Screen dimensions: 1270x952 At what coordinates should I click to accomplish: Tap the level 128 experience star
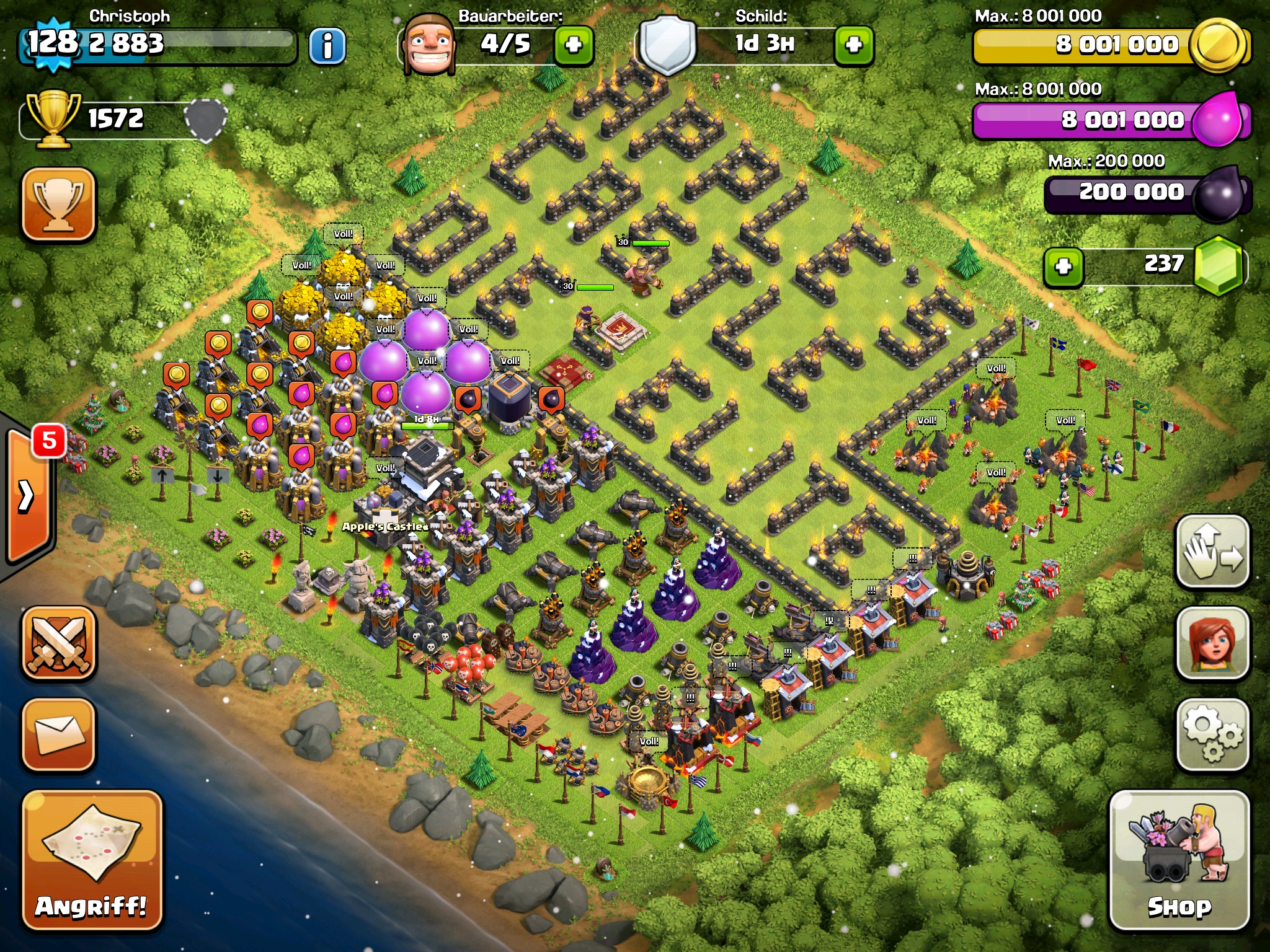tap(53, 43)
